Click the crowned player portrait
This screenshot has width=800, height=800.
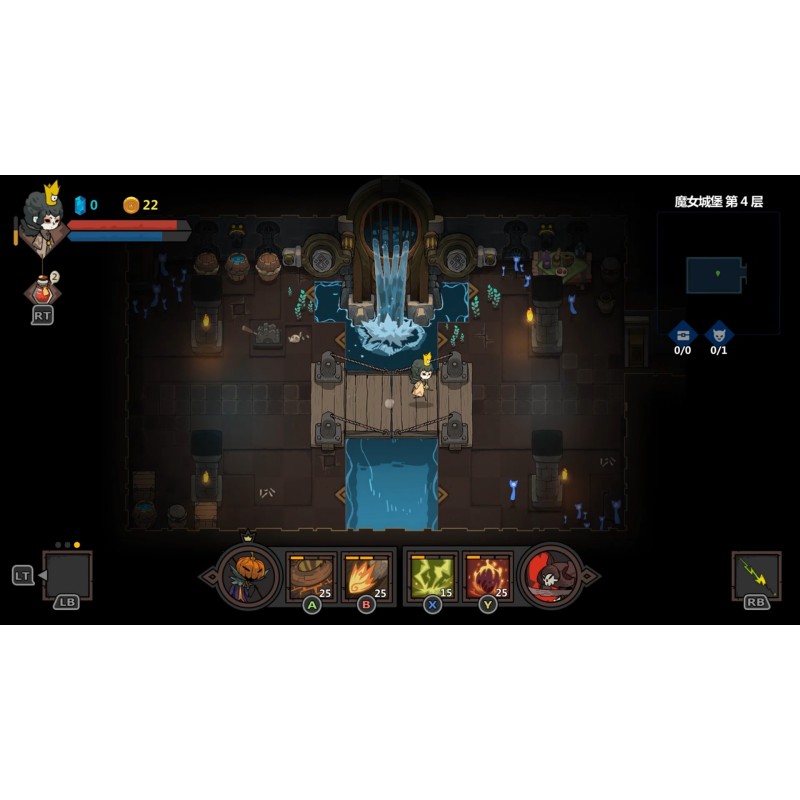(42, 219)
